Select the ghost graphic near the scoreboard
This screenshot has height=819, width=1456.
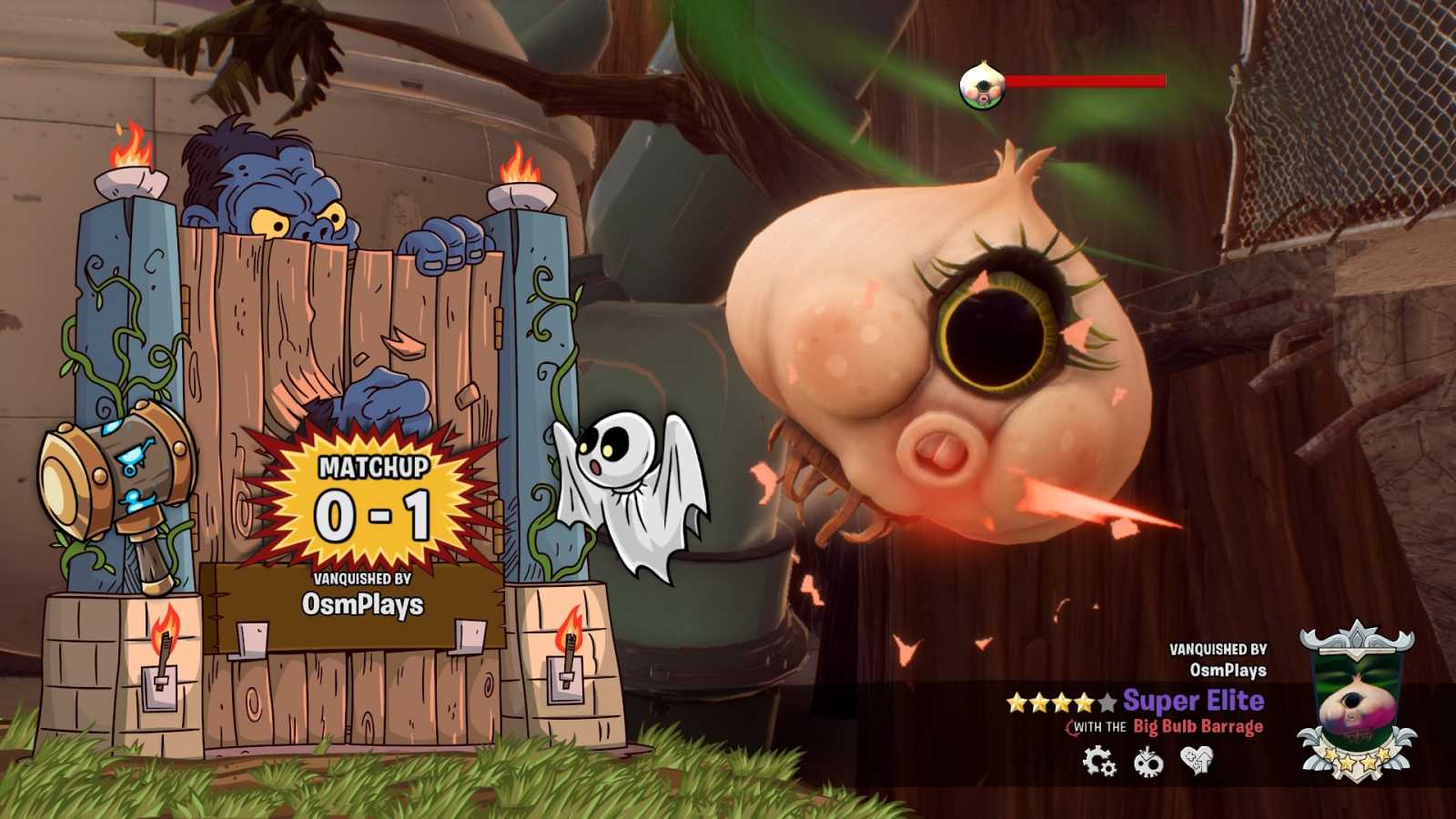tap(632, 491)
